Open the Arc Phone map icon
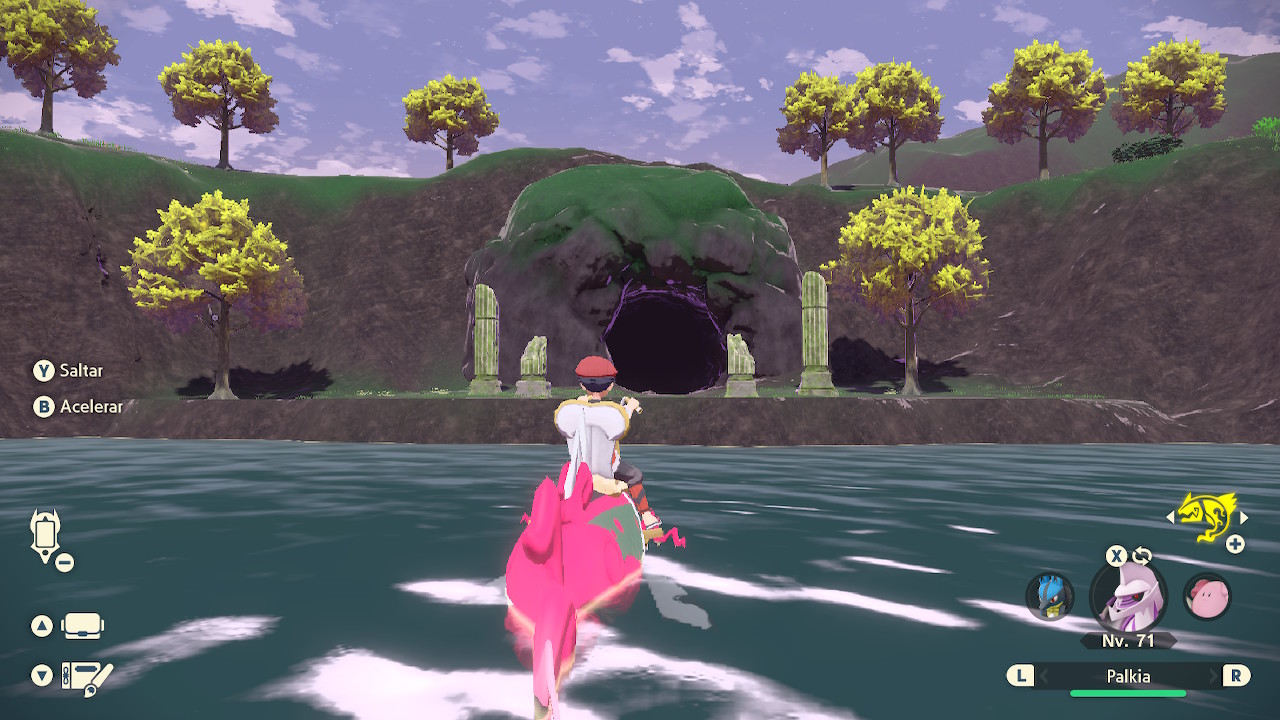Viewport: 1280px width, 720px height. (x=46, y=535)
